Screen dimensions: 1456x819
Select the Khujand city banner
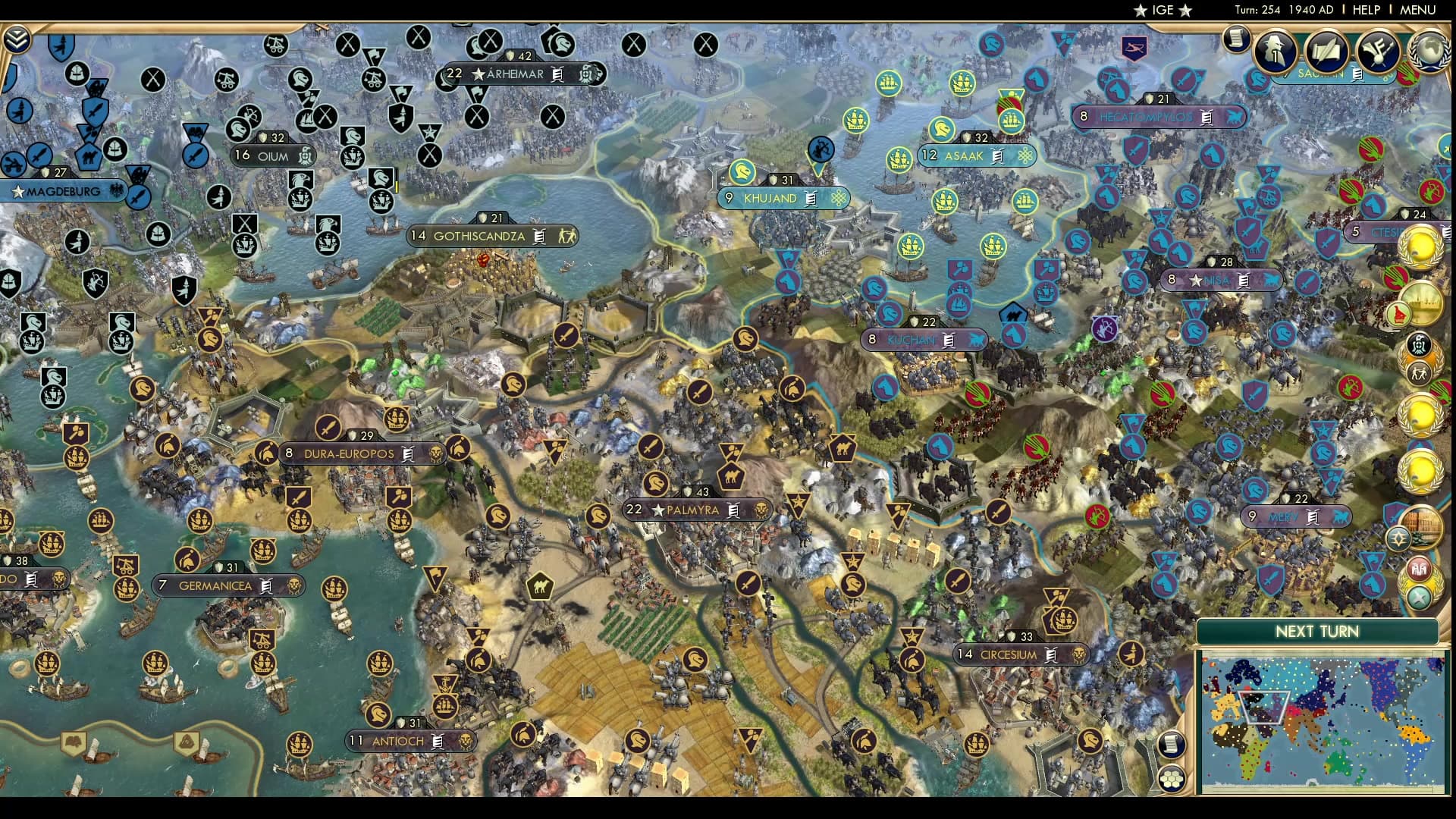783,199
